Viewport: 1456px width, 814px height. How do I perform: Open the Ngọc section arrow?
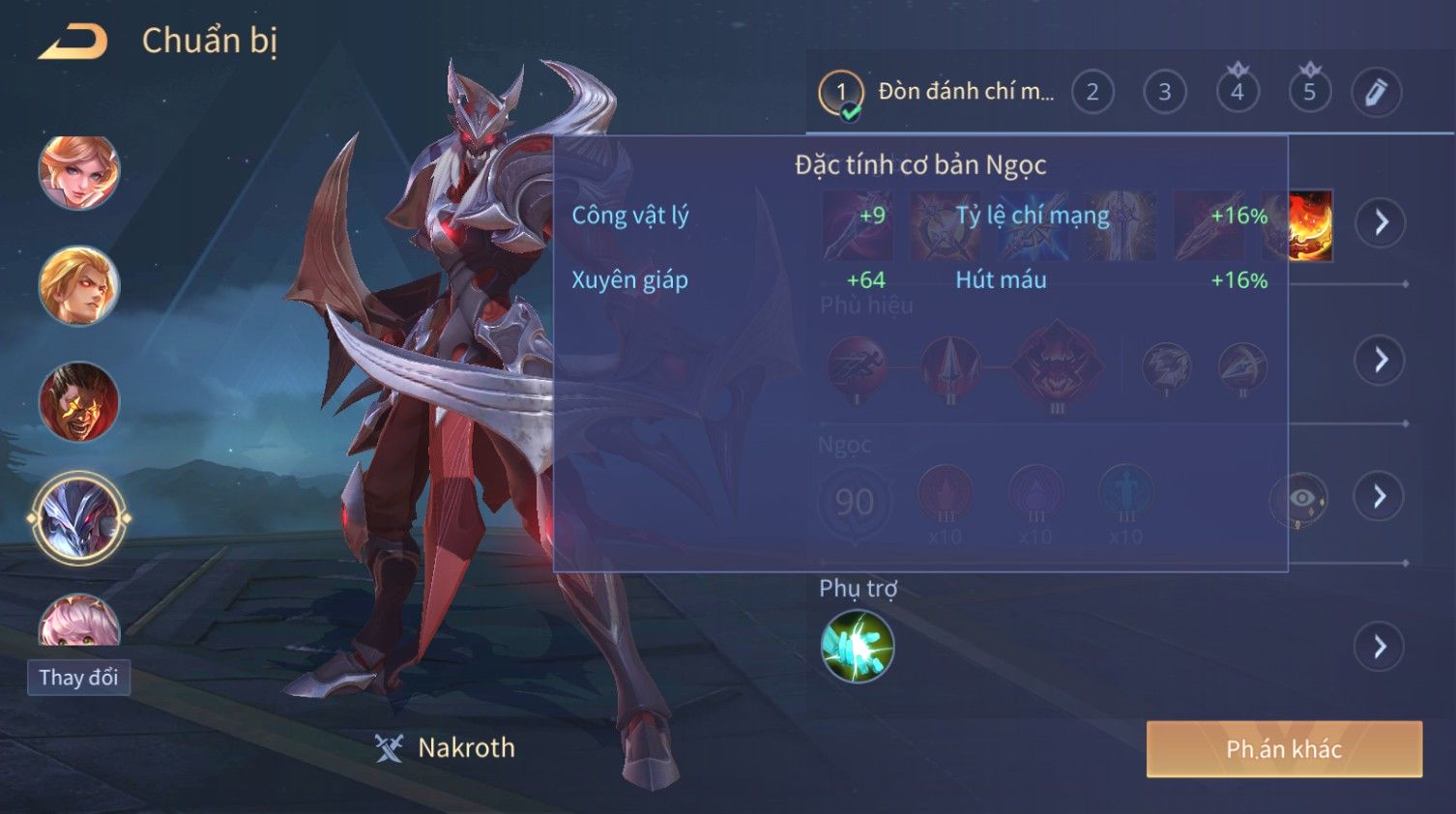[x=1381, y=497]
